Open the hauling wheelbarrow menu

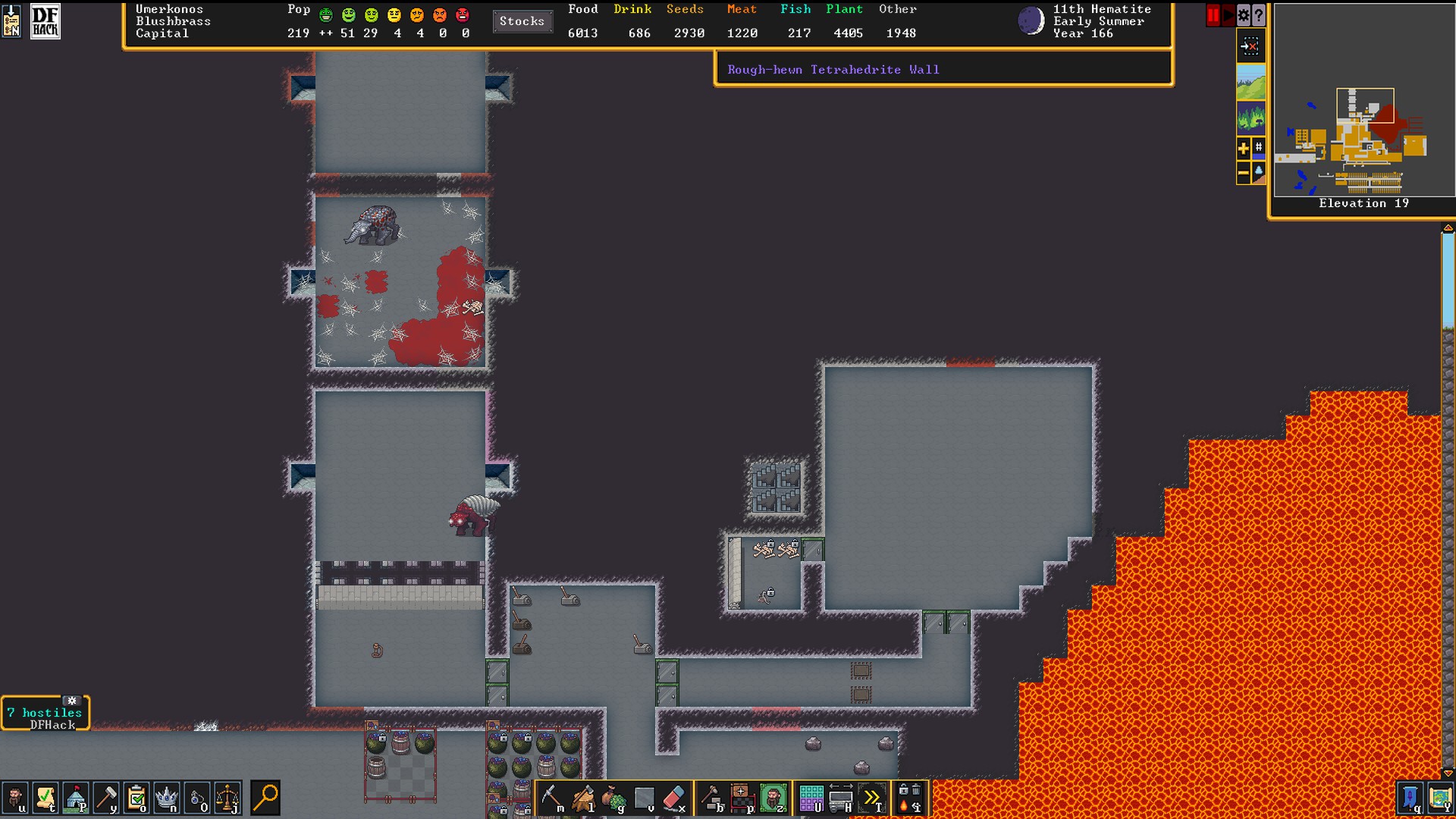[841, 798]
